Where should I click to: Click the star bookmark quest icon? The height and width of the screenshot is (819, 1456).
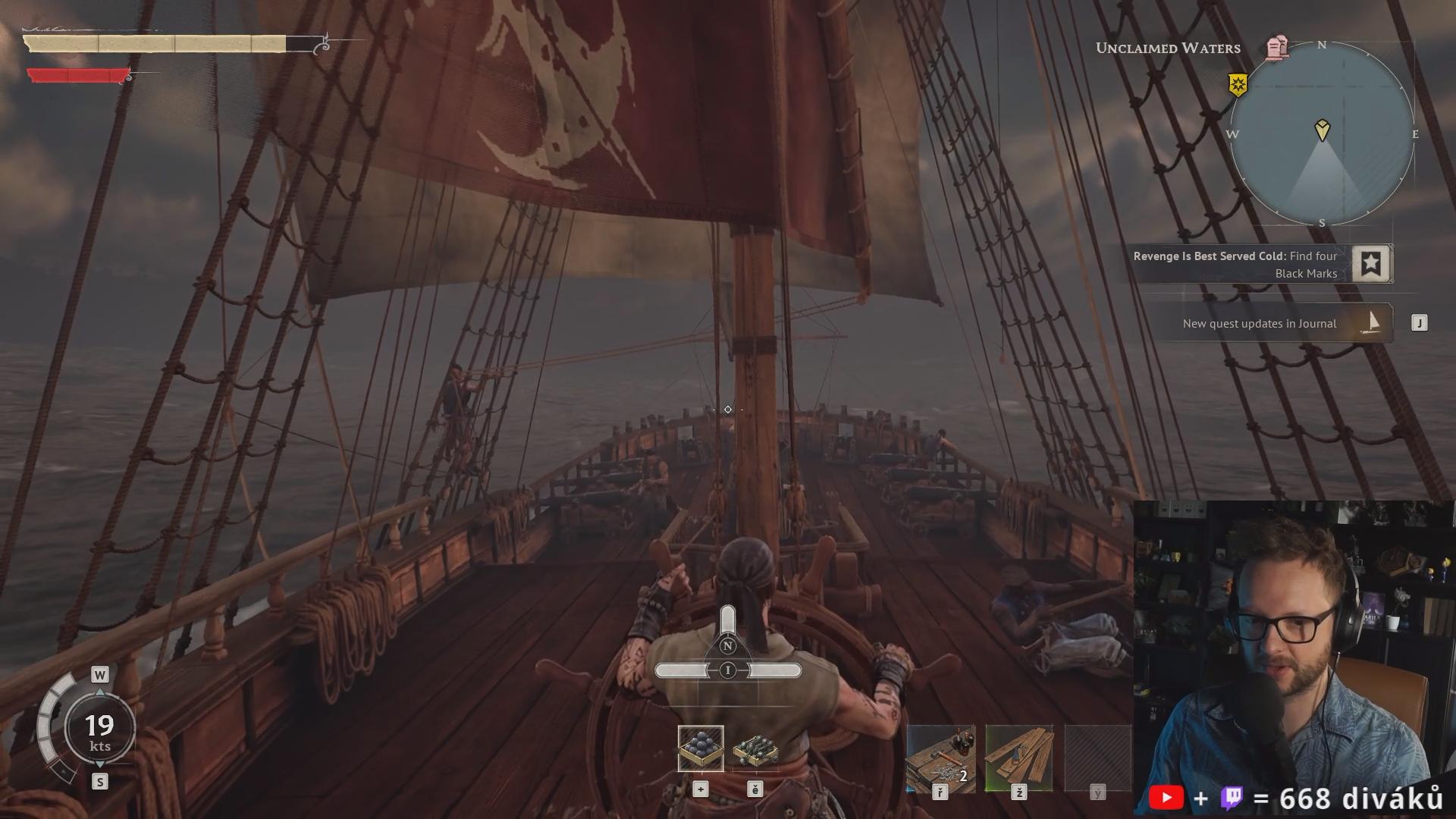pos(1371,264)
